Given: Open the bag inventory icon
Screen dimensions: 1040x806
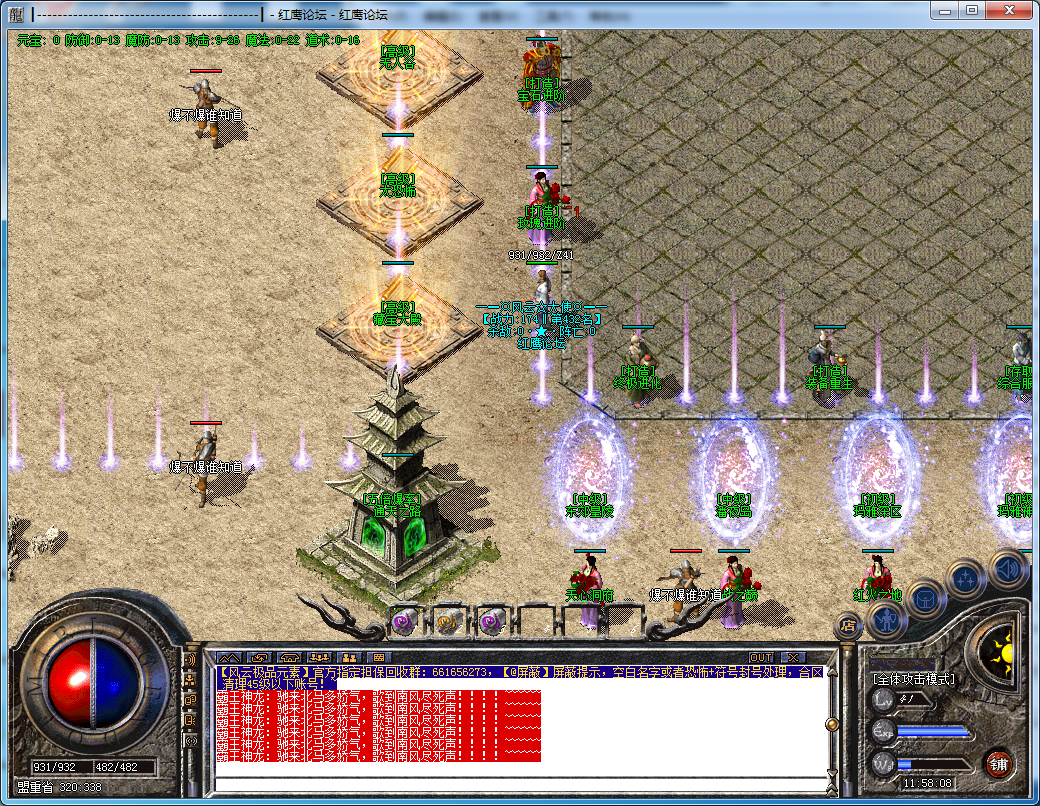Looking at the screenshot, I should [926, 598].
